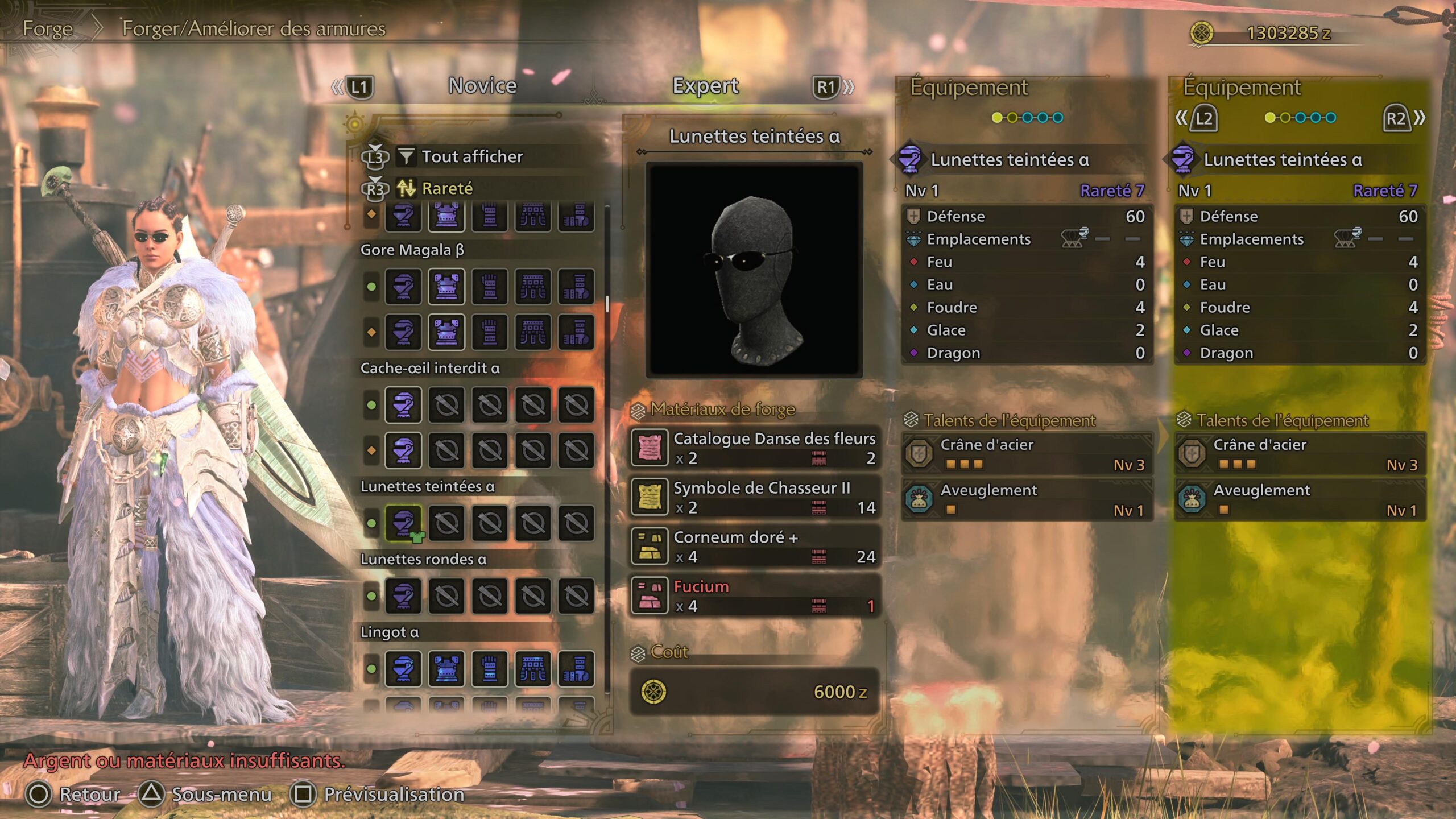Change the Rareté sort order
The image size is (1456, 819).
(447, 188)
